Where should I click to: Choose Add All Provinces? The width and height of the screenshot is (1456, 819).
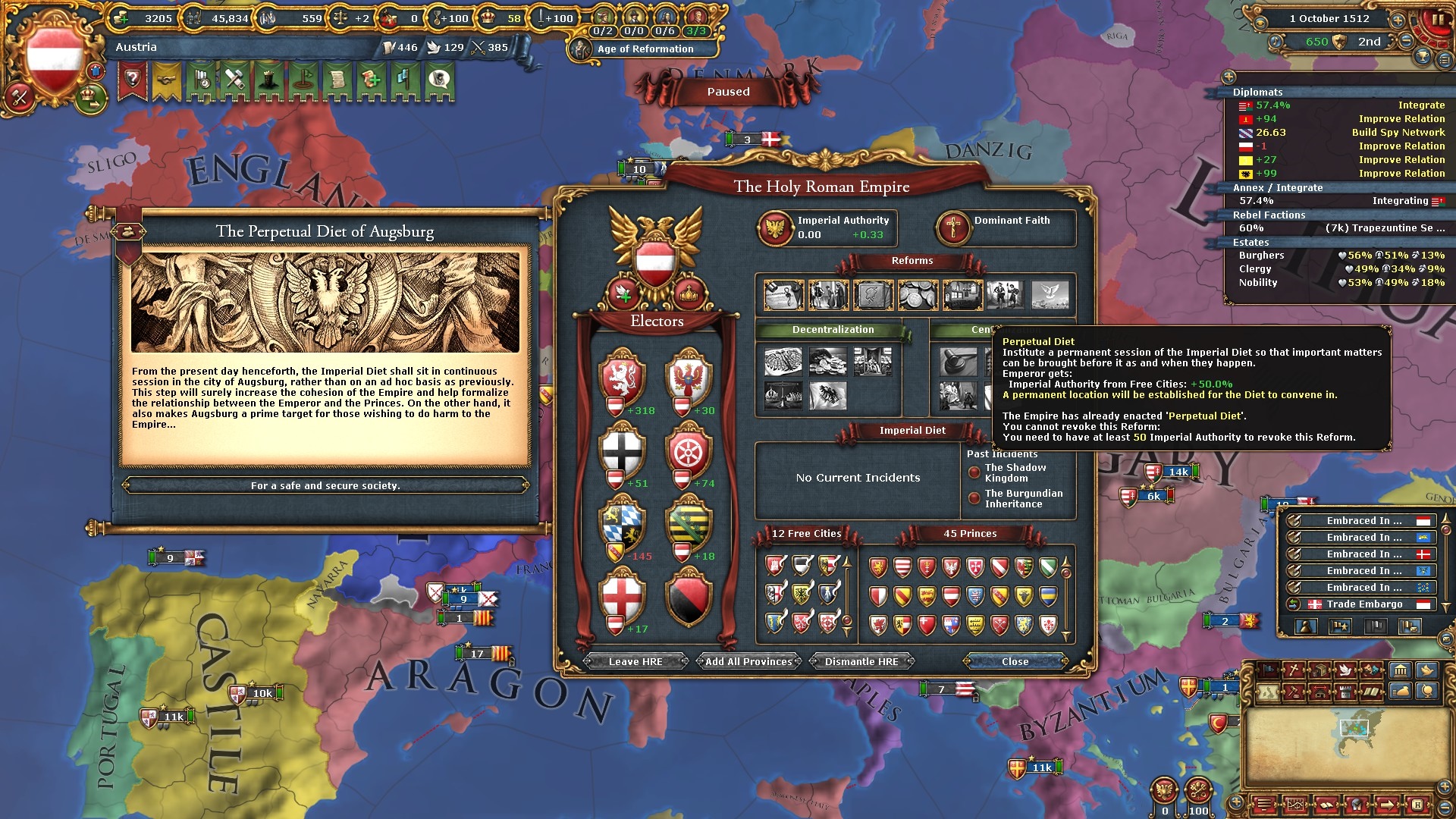tap(748, 661)
